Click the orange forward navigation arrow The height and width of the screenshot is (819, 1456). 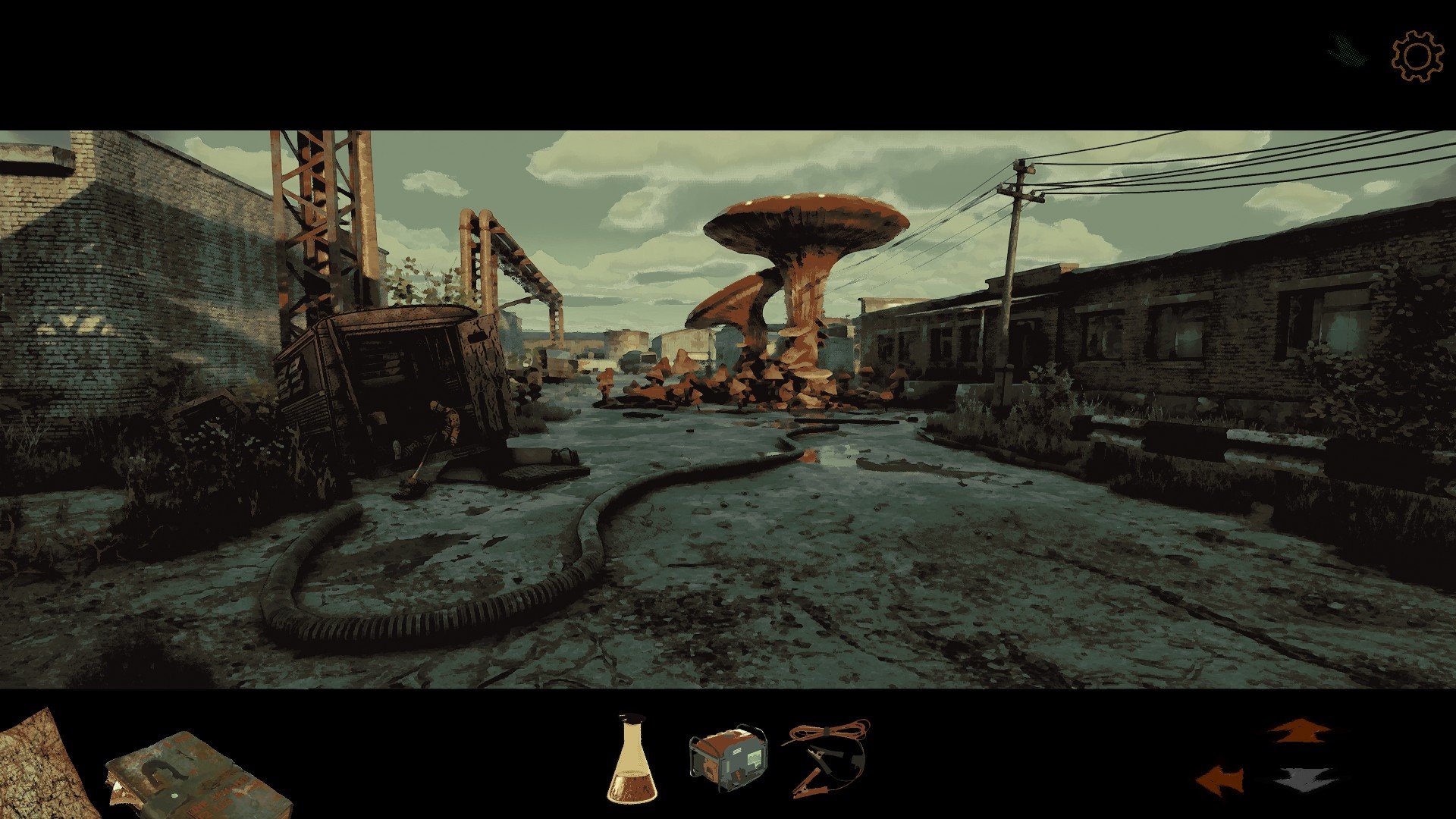pyautogui.click(x=1300, y=731)
